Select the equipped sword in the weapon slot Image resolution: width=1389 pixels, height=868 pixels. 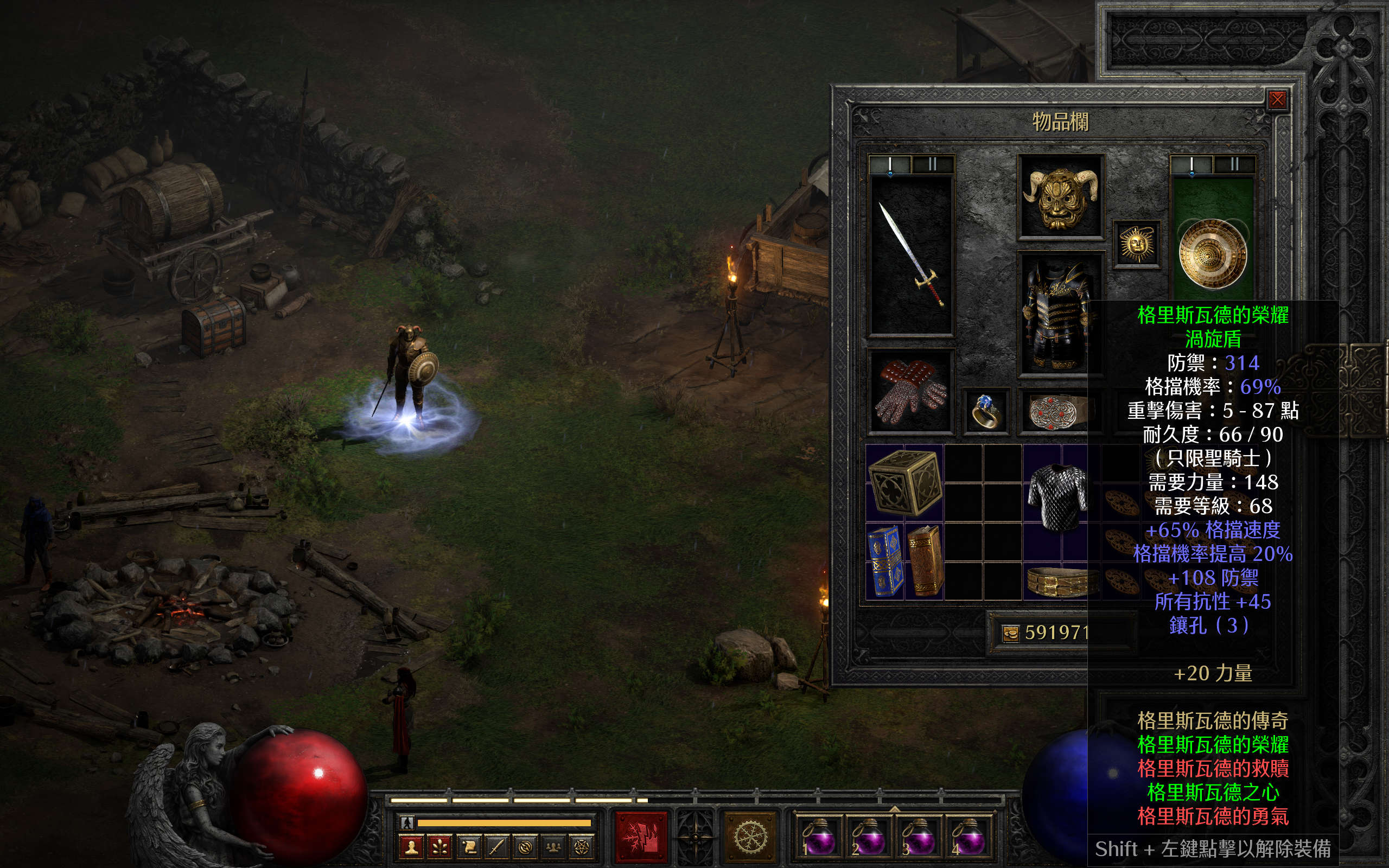point(912,256)
